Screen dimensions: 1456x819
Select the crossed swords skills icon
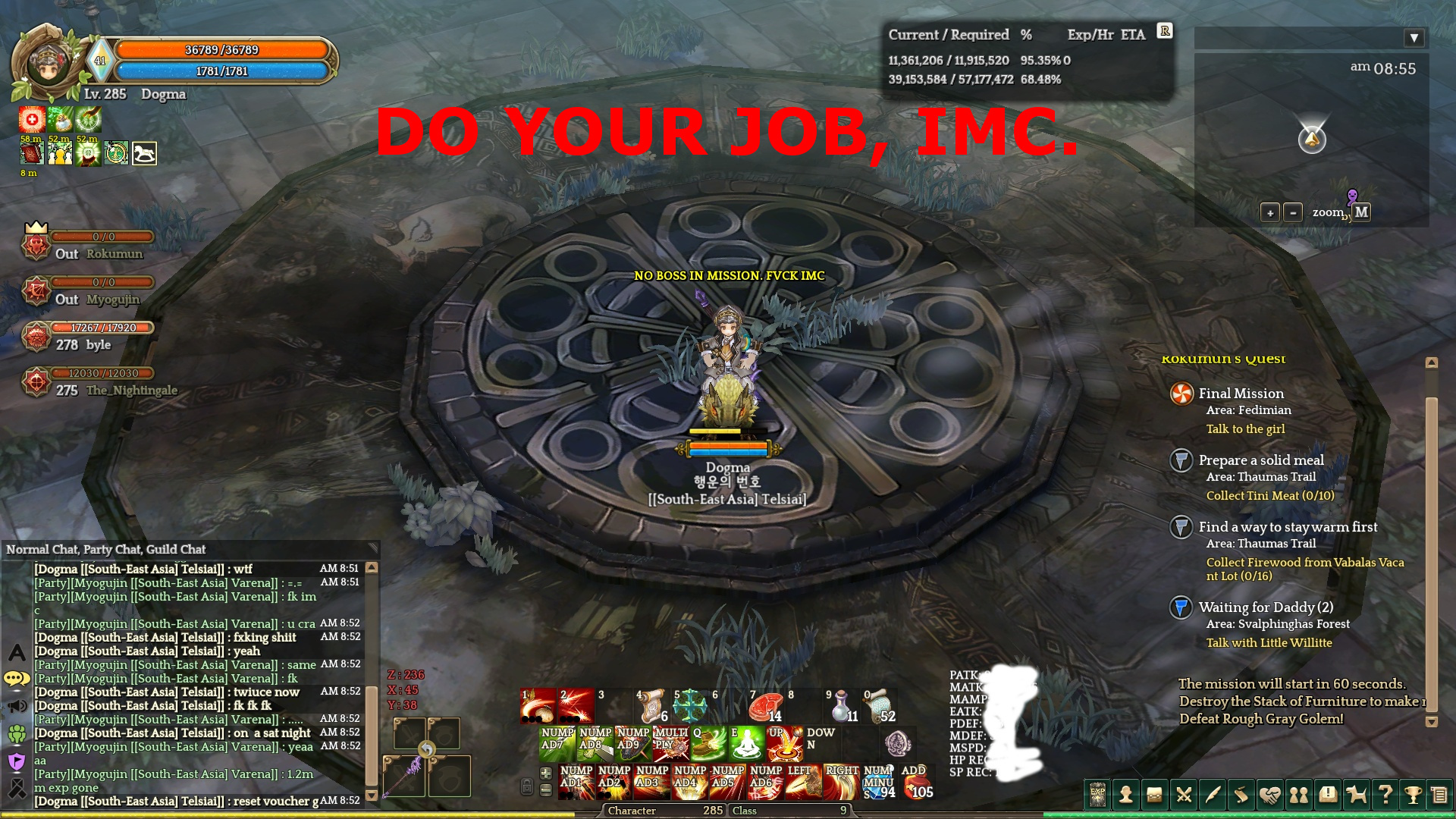1183,795
